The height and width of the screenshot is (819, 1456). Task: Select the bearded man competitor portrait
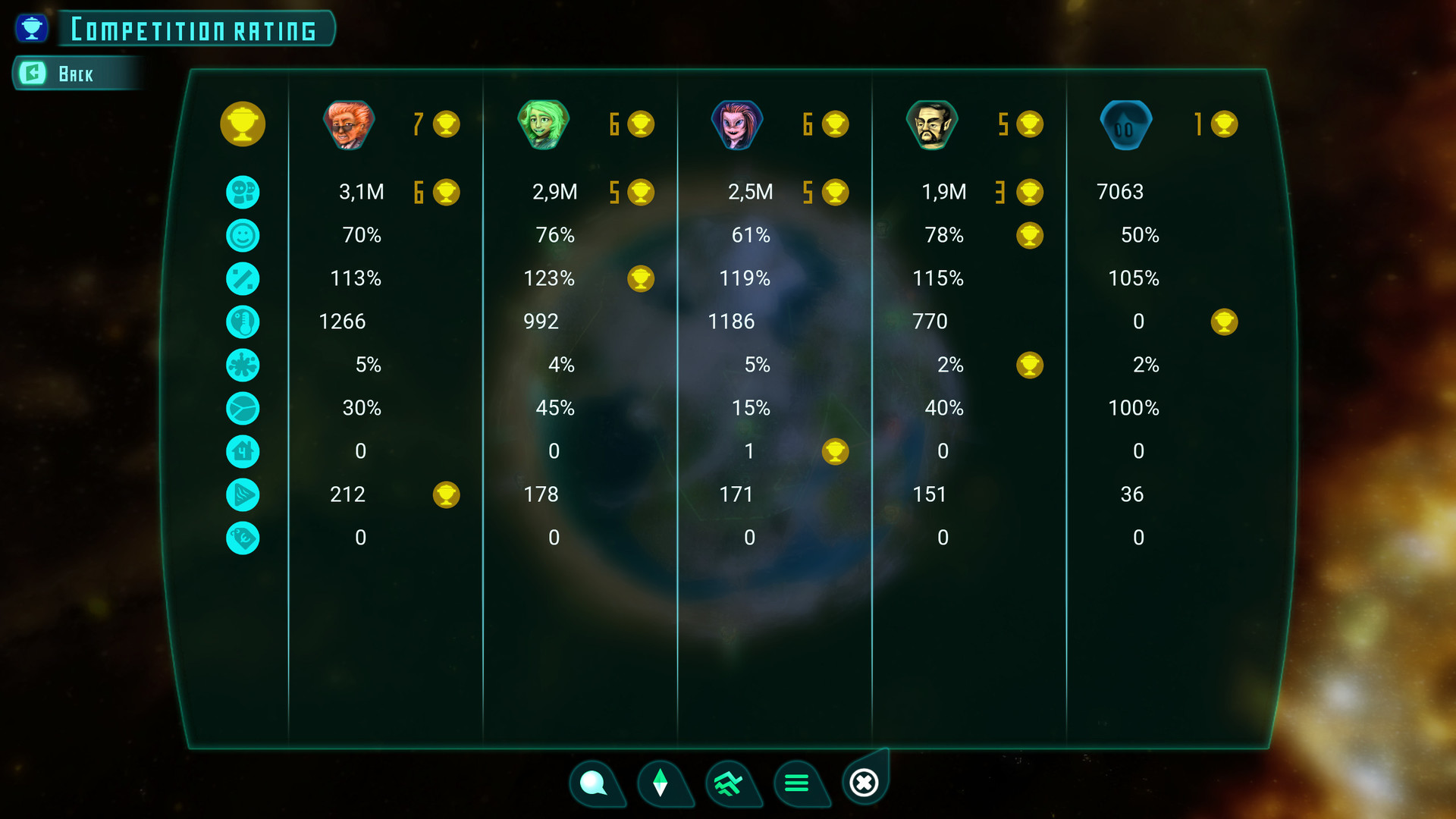click(x=932, y=124)
